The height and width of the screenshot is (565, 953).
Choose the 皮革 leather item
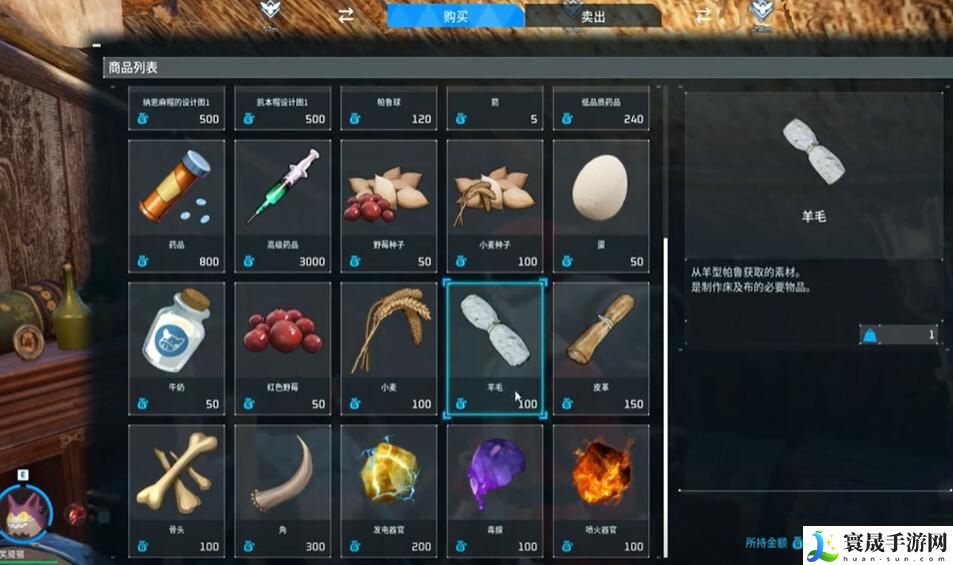(x=600, y=347)
